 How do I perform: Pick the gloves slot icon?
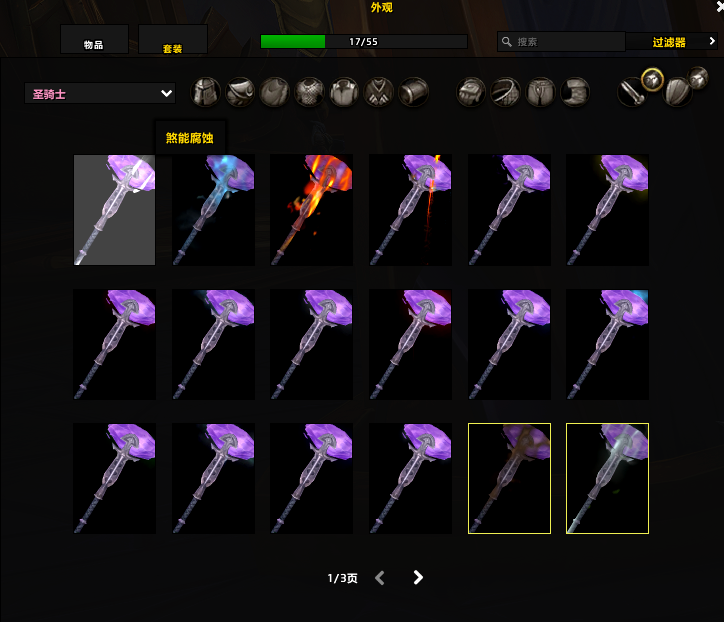click(472, 93)
